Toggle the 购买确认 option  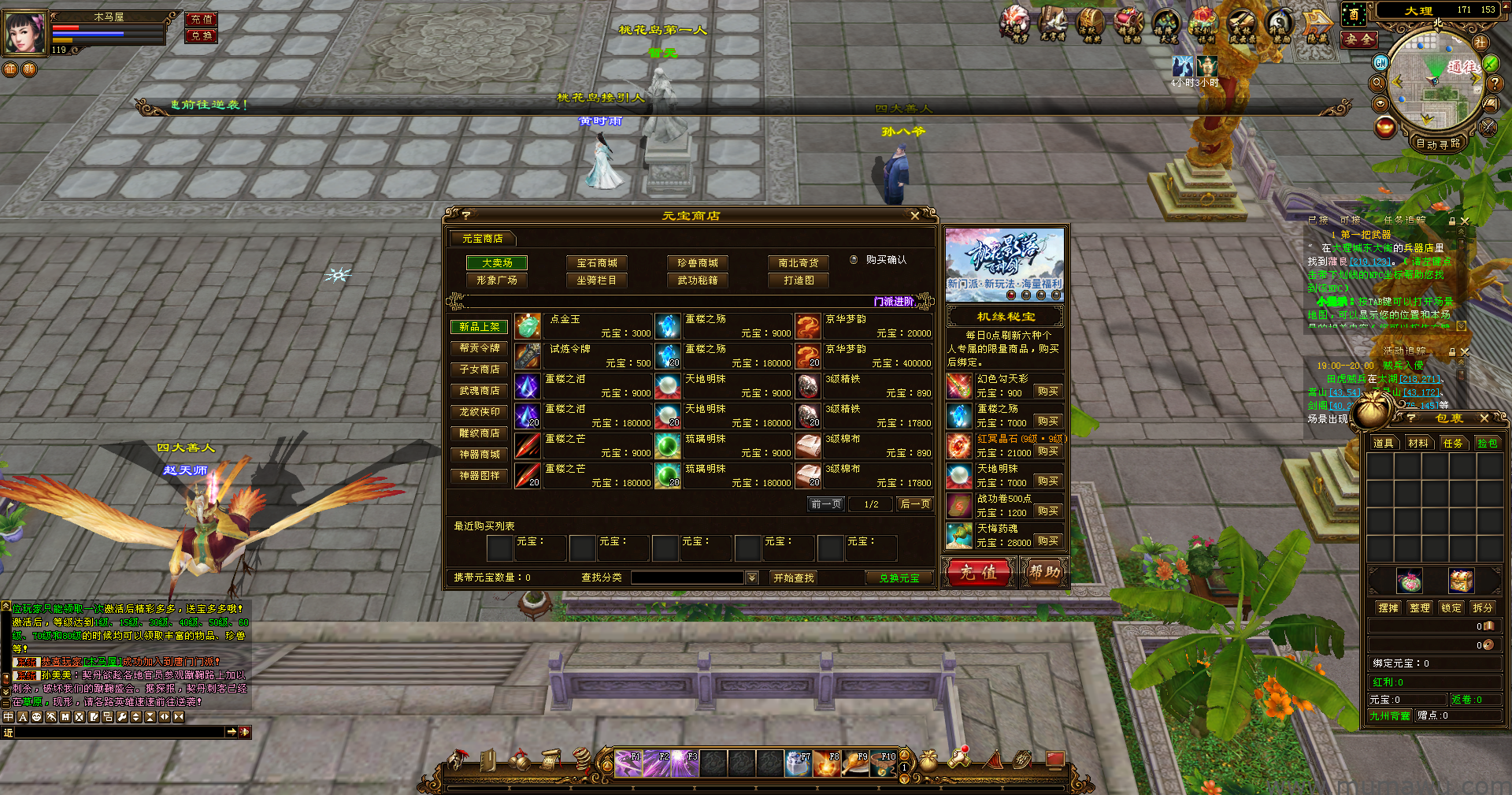coord(854,260)
